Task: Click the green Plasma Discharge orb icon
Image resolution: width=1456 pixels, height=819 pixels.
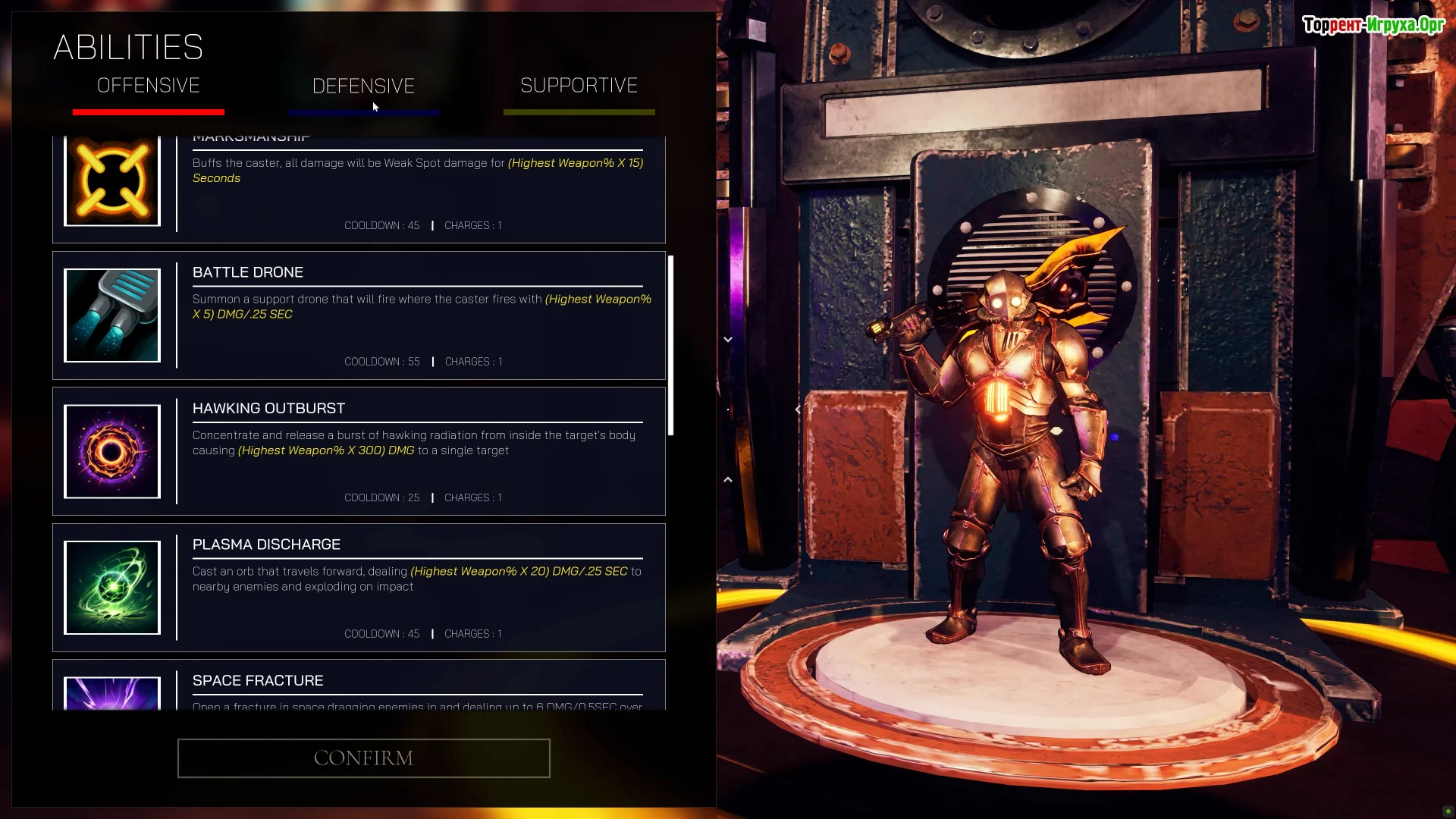Action: coord(112,588)
